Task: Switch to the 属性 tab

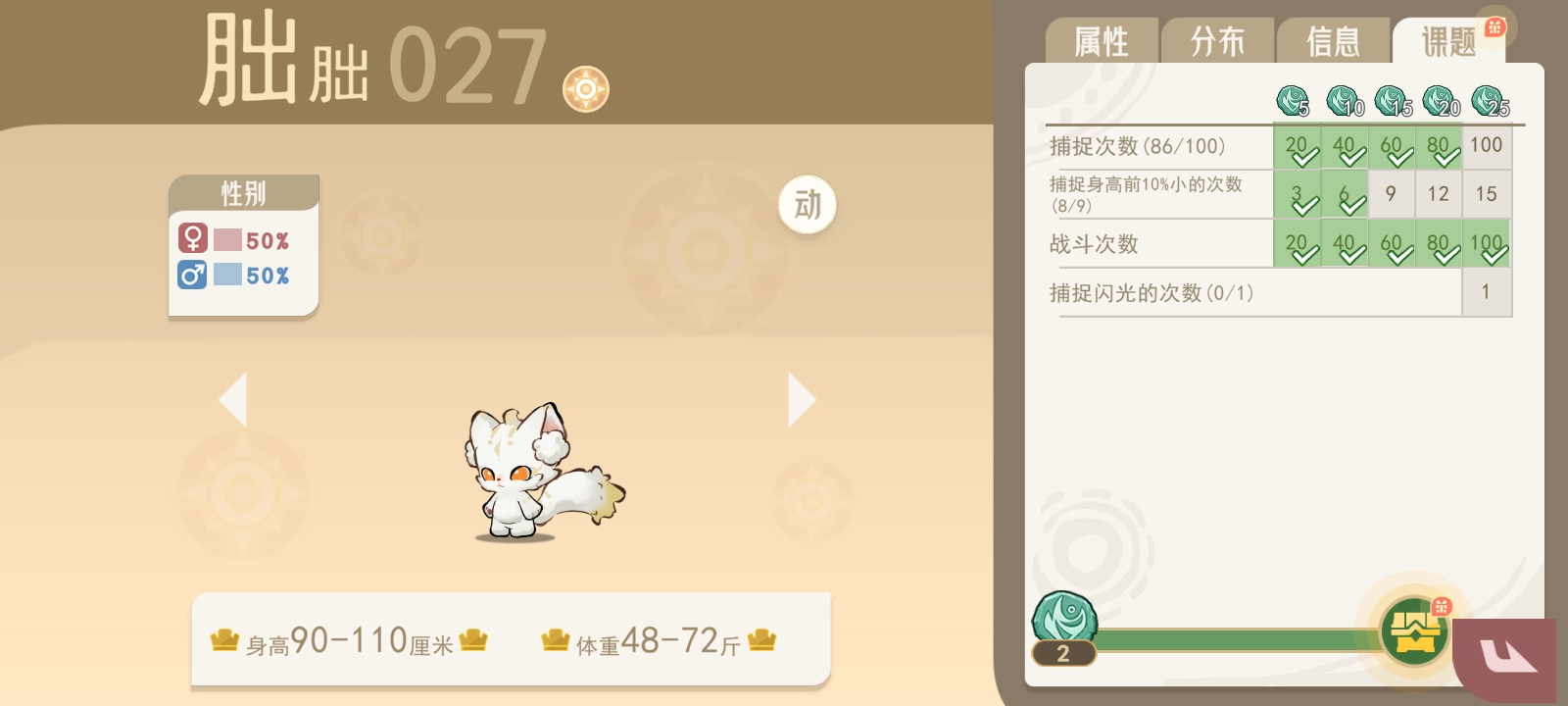Action: pos(1102,39)
